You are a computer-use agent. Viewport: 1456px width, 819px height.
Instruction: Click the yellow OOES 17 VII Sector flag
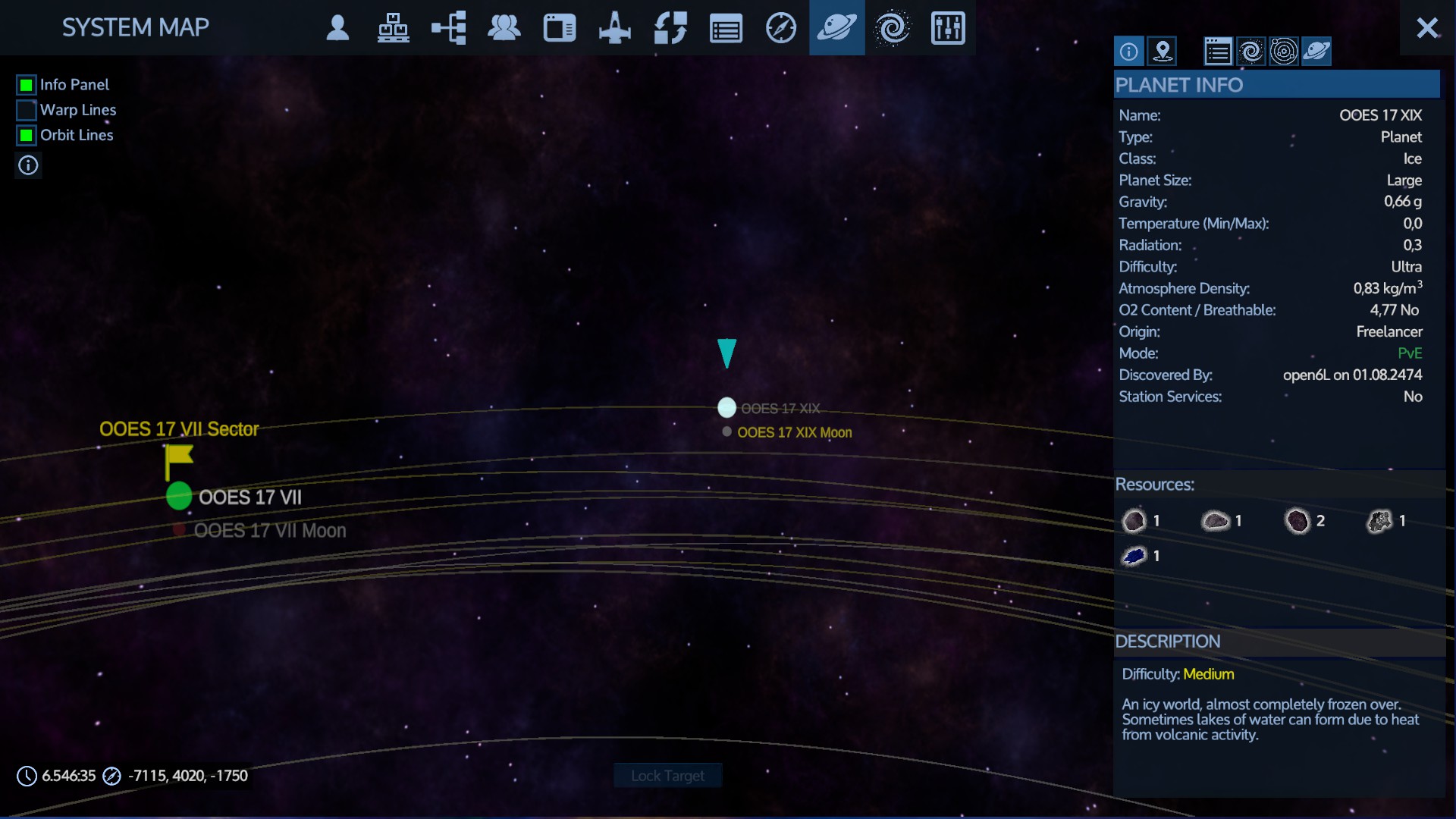point(179,457)
